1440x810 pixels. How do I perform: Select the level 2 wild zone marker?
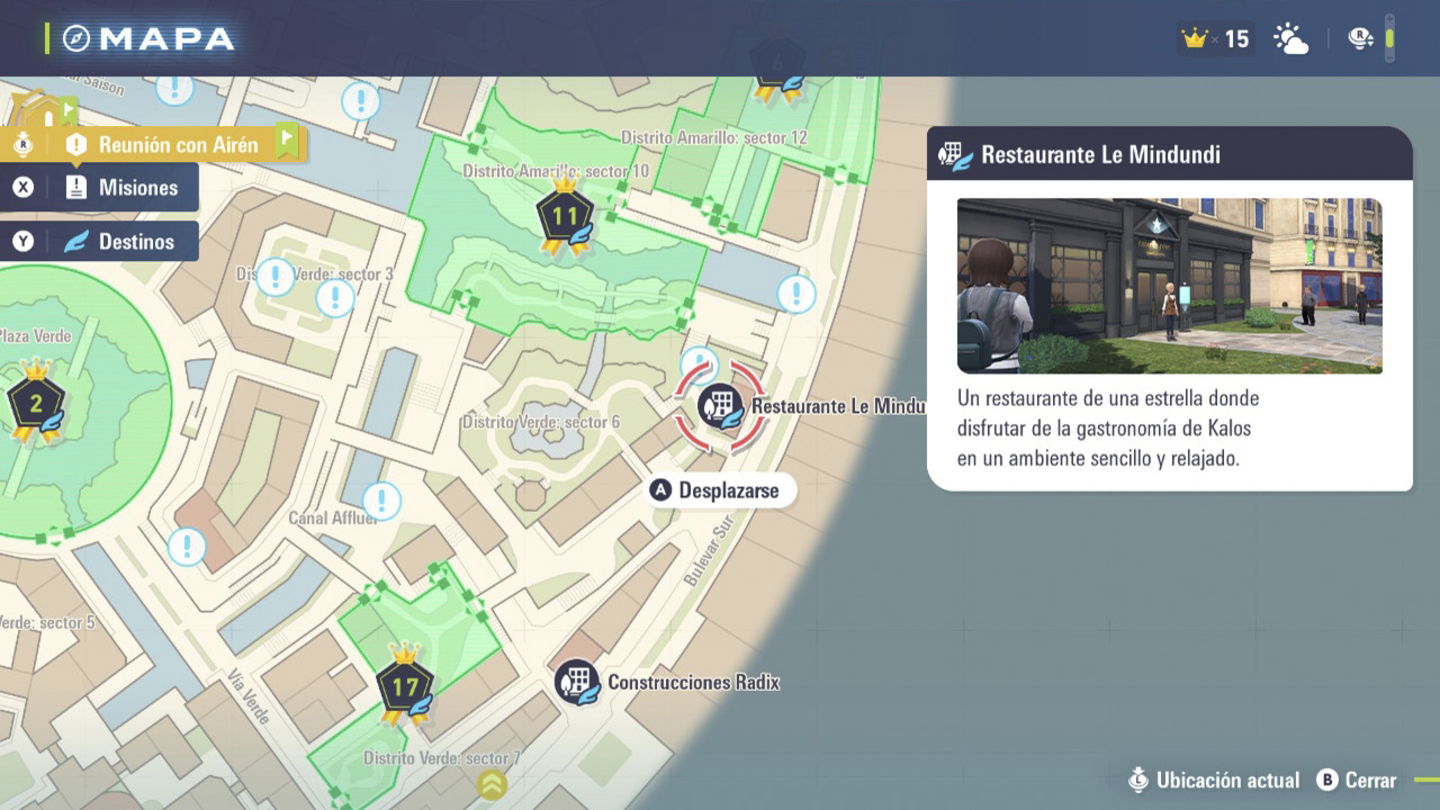pyautogui.click(x=36, y=403)
